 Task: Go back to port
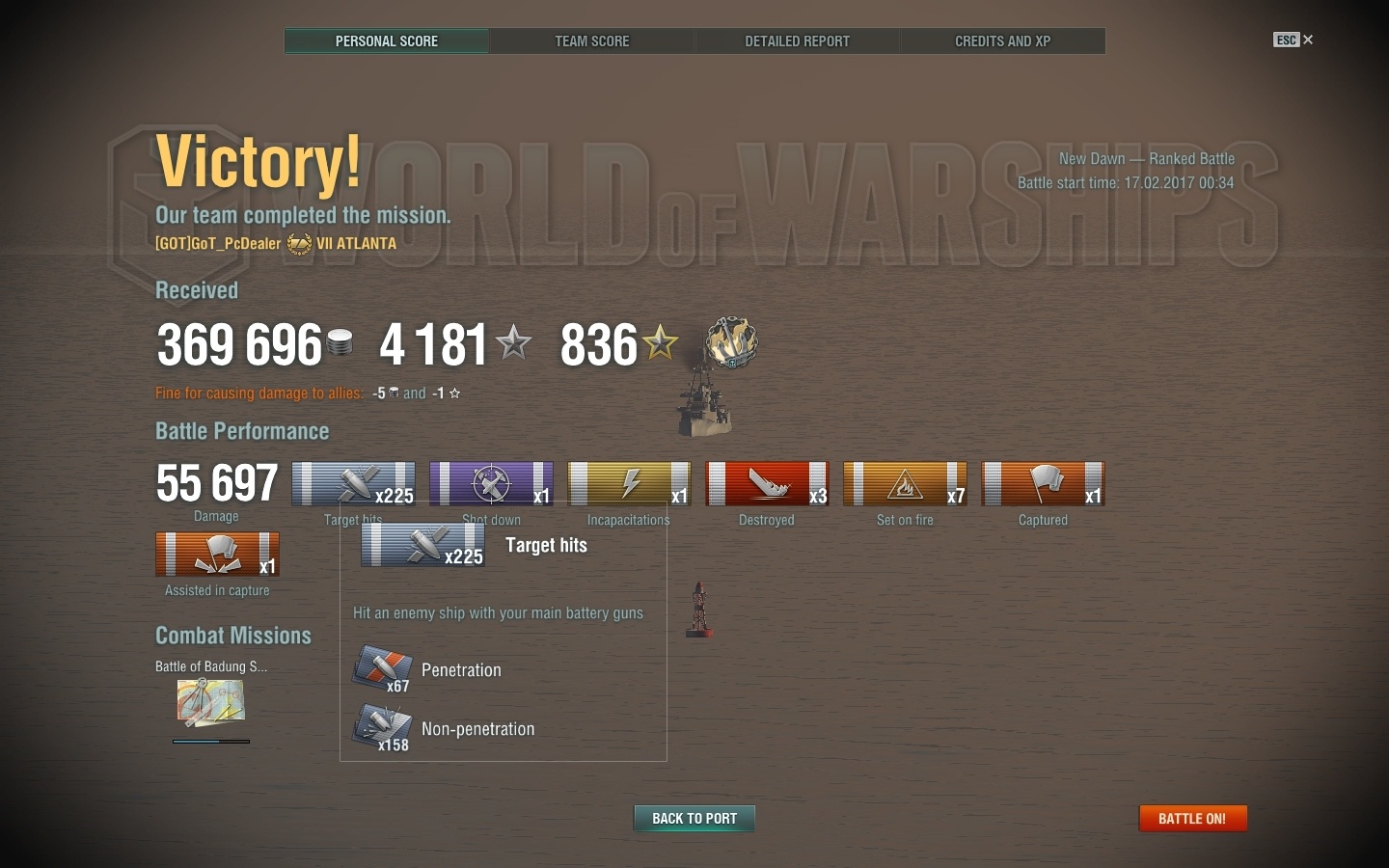[694, 819]
